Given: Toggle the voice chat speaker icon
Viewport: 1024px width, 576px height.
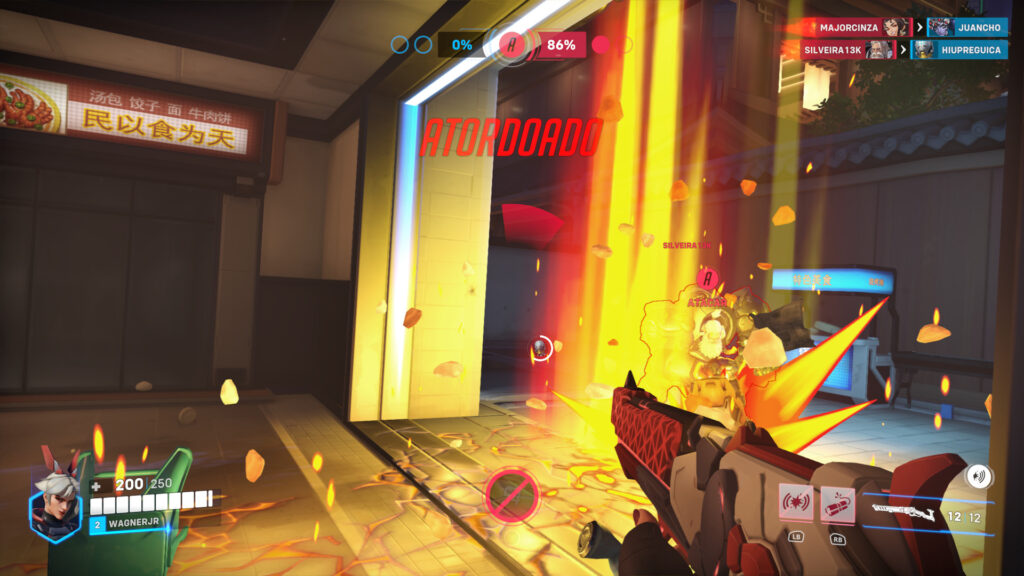Looking at the screenshot, I should 978,477.
